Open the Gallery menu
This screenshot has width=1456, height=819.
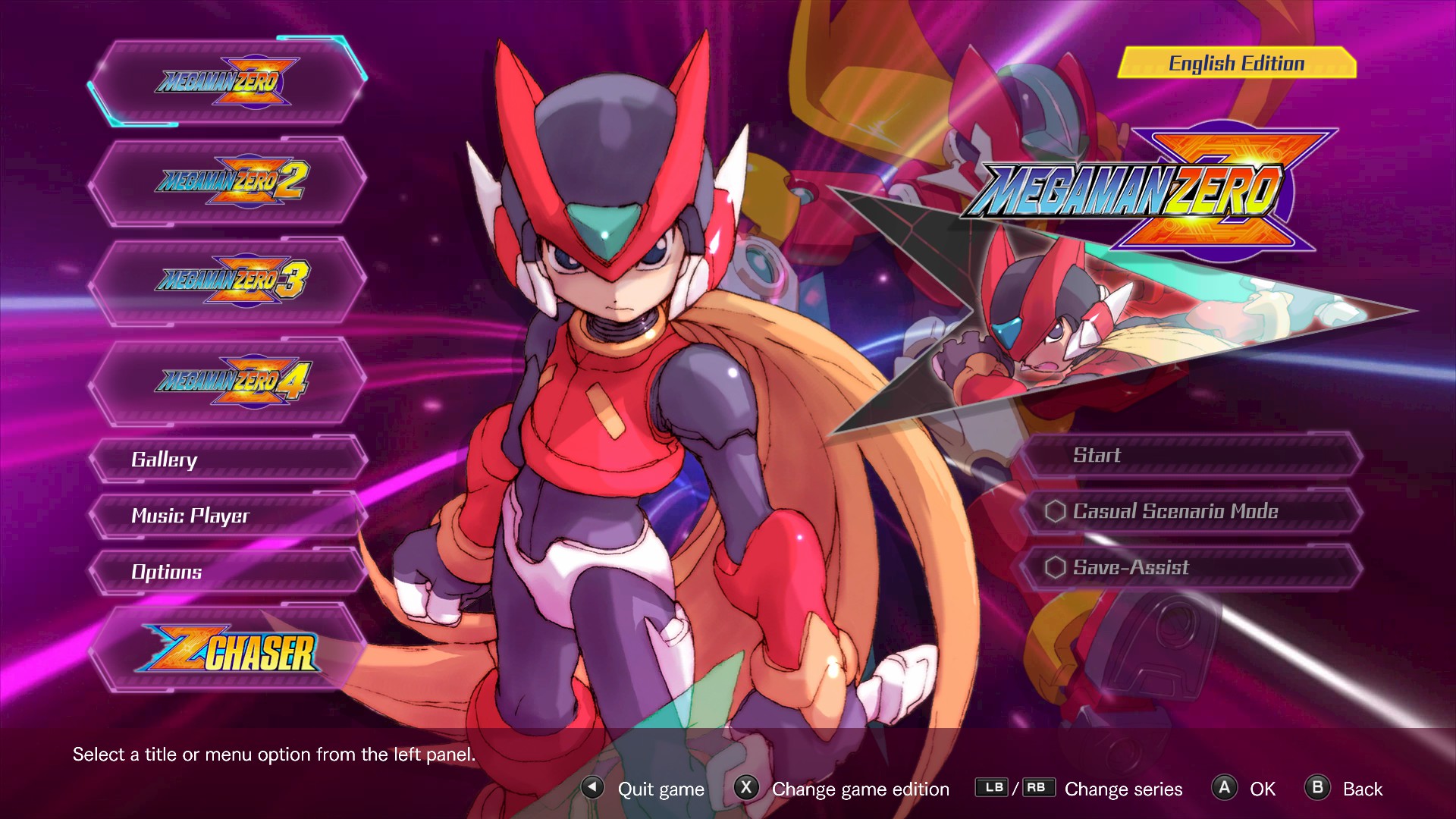pyautogui.click(x=163, y=460)
